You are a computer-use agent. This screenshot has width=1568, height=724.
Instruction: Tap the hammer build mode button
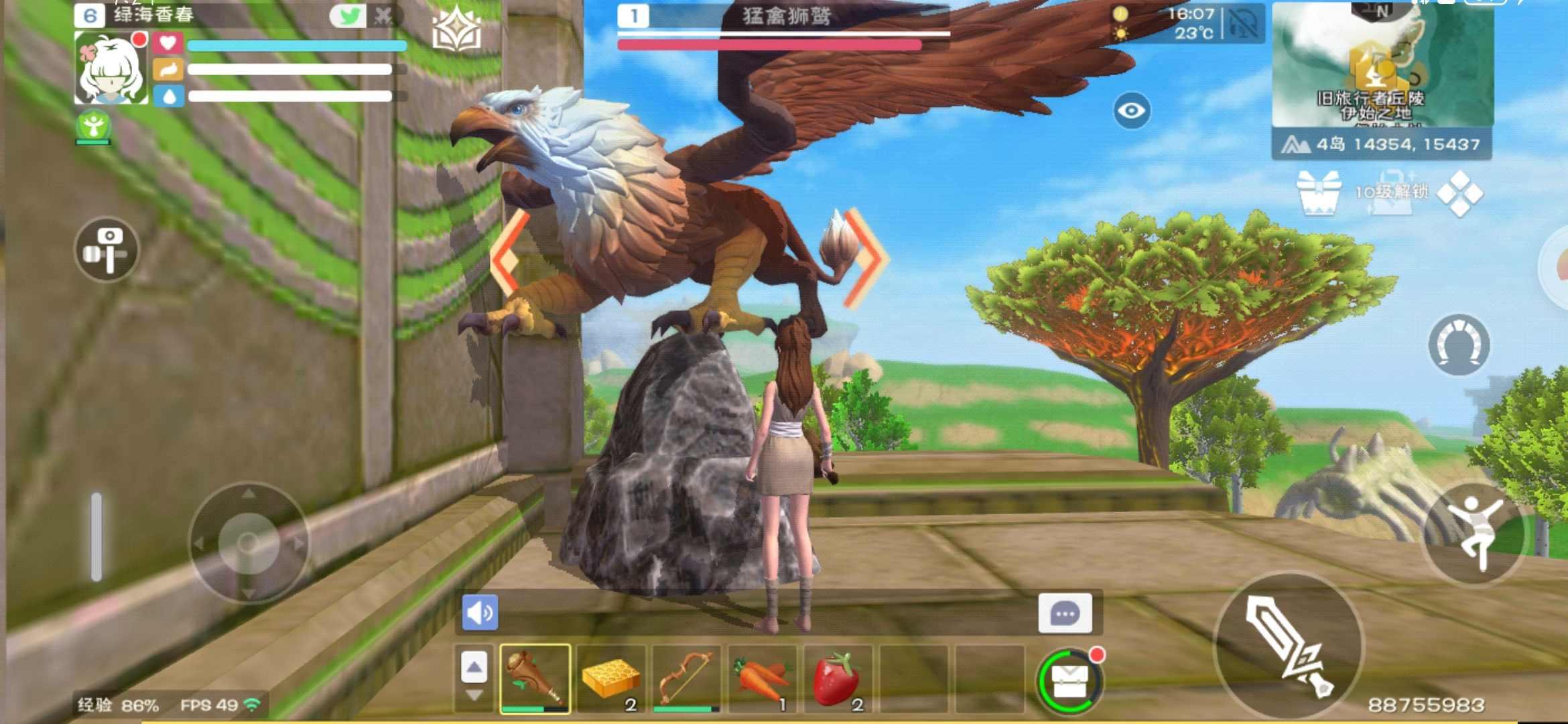click(x=107, y=250)
